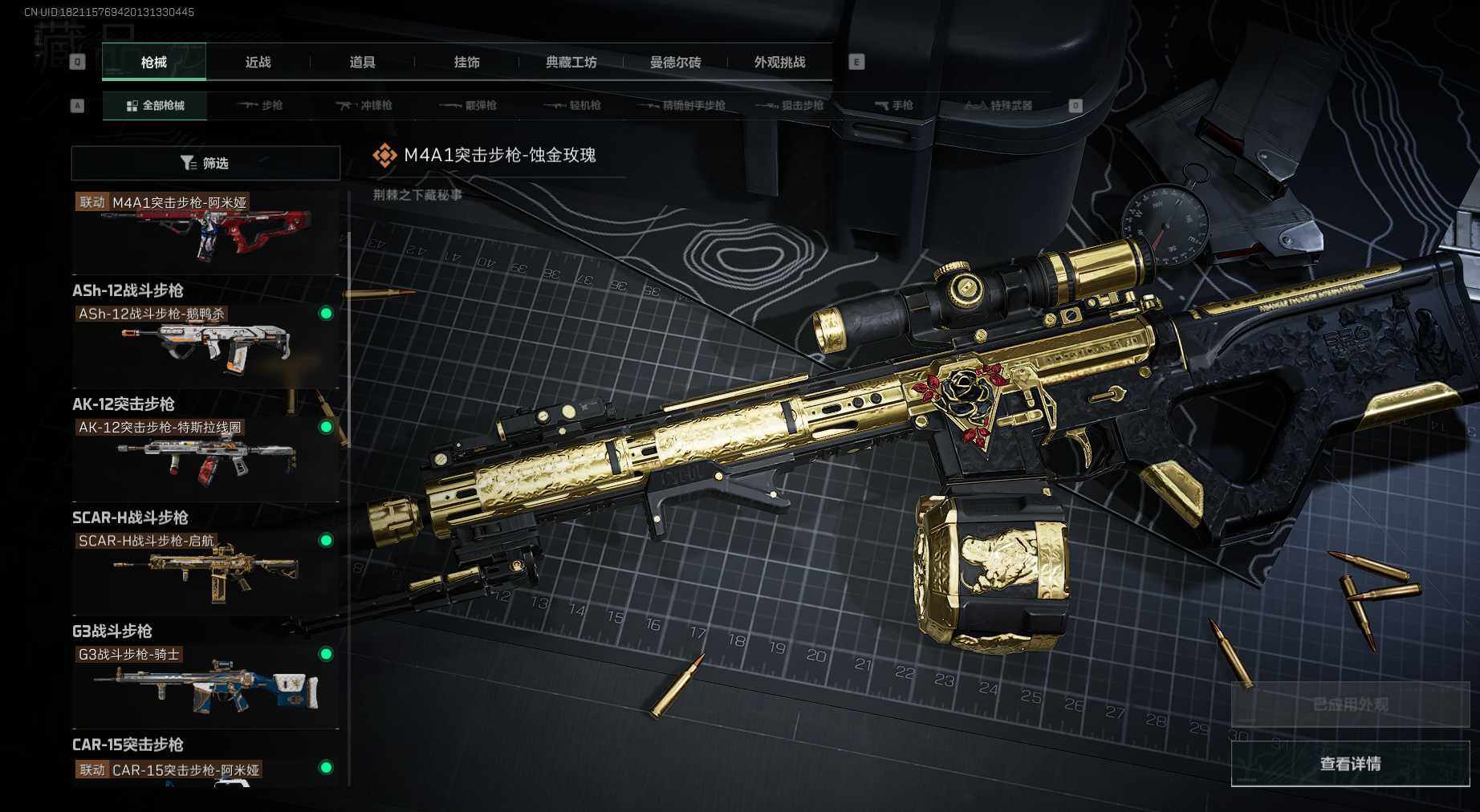This screenshot has width=1480, height=812.
Task: Open the 筛选 filter button
Action: tap(205, 163)
